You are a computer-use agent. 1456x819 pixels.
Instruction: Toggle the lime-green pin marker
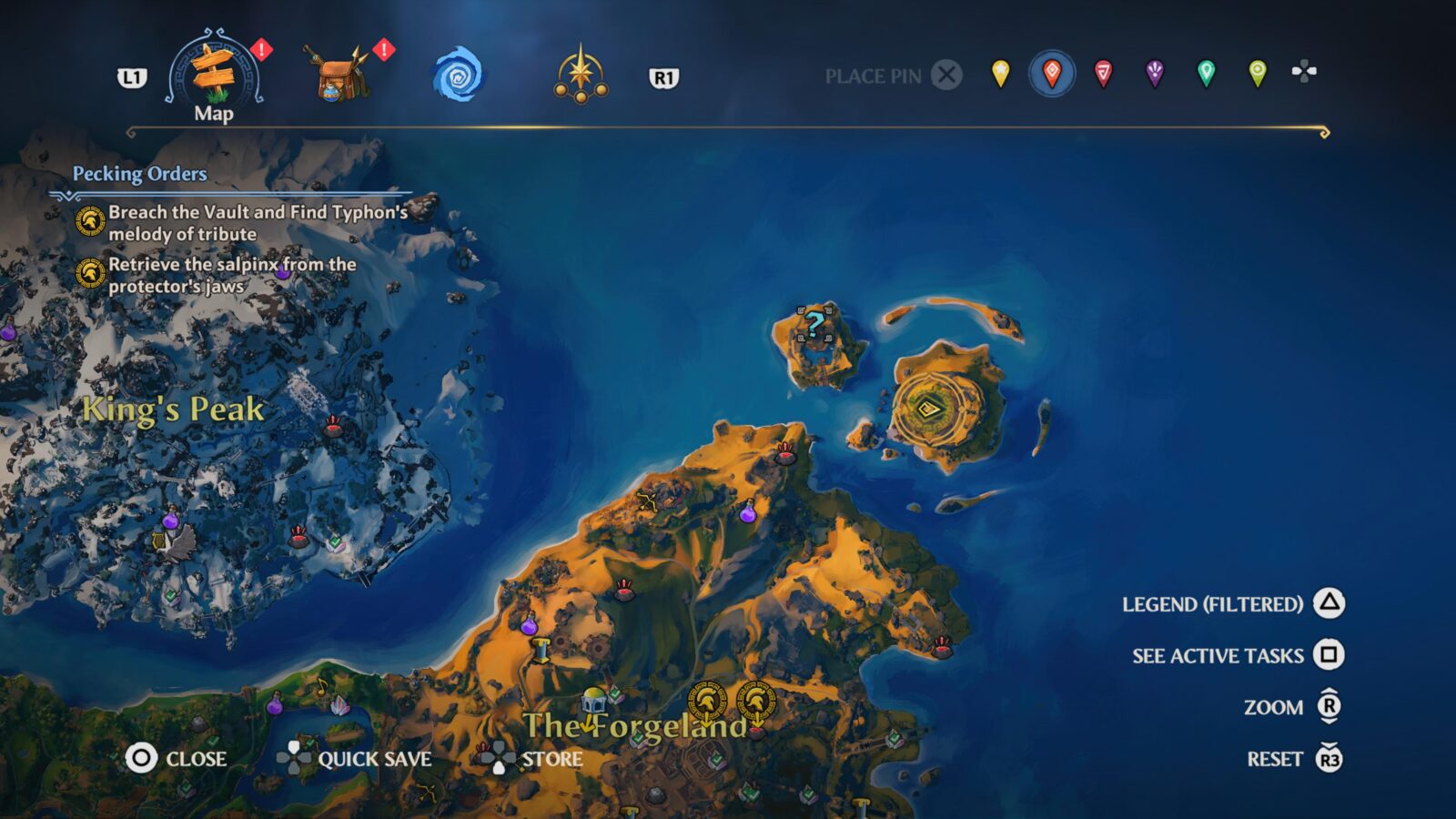tap(1259, 71)
